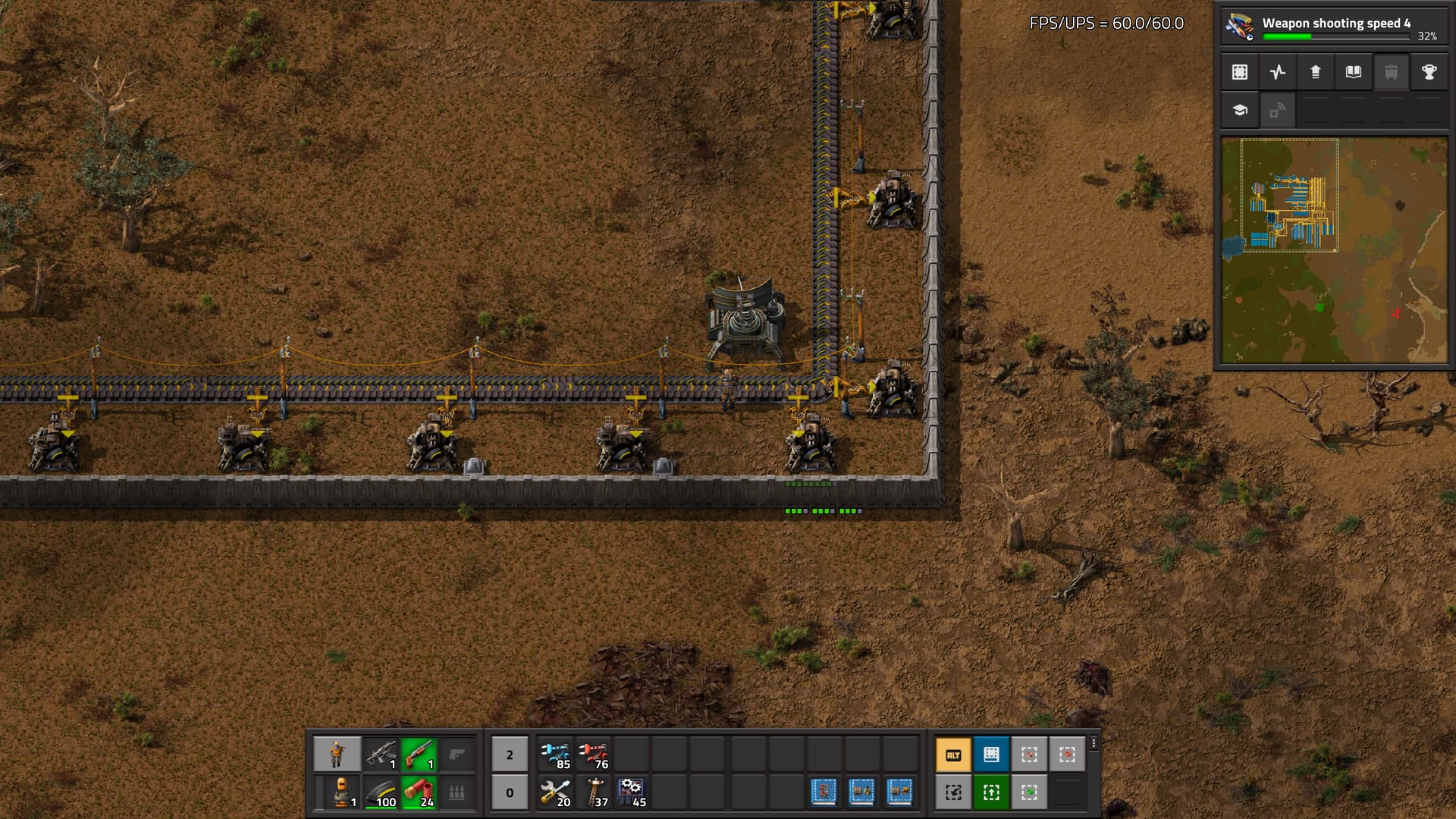The height and width of the screenshot is (819, 1456).
Task: Select the repair pack quickbar slot
Action: click(556, 792)
